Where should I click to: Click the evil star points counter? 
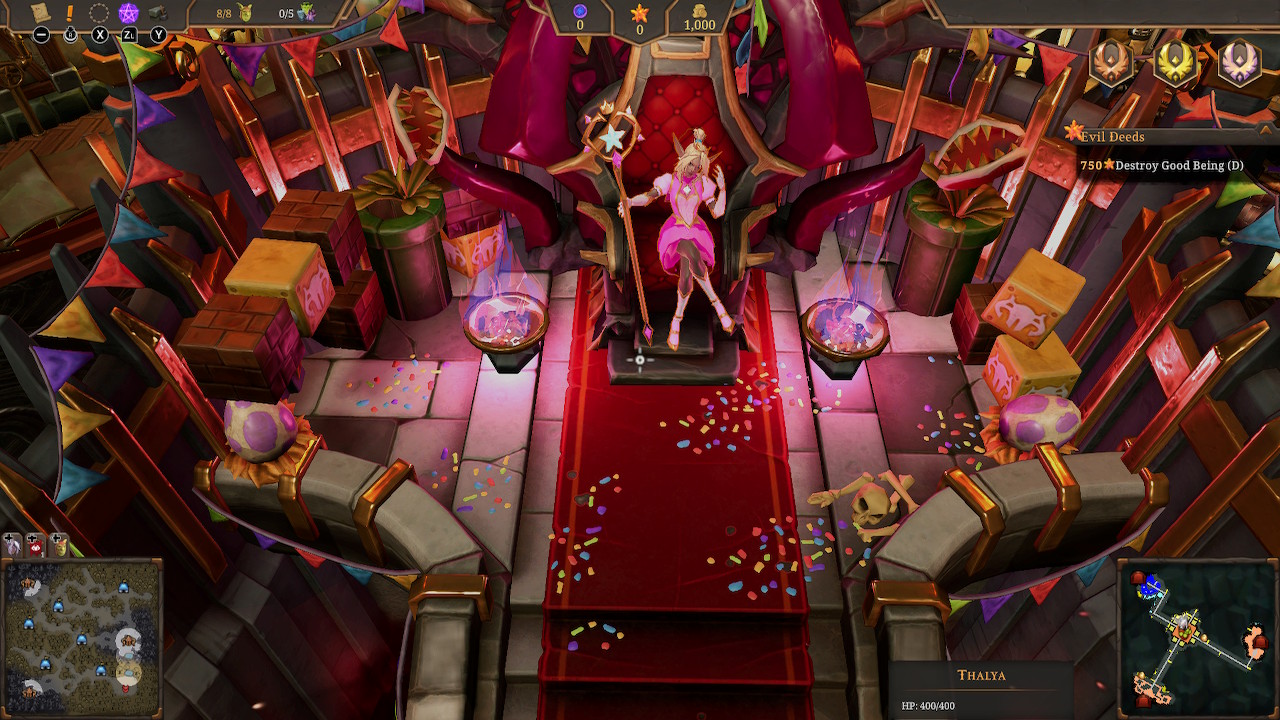click(639, 13)
